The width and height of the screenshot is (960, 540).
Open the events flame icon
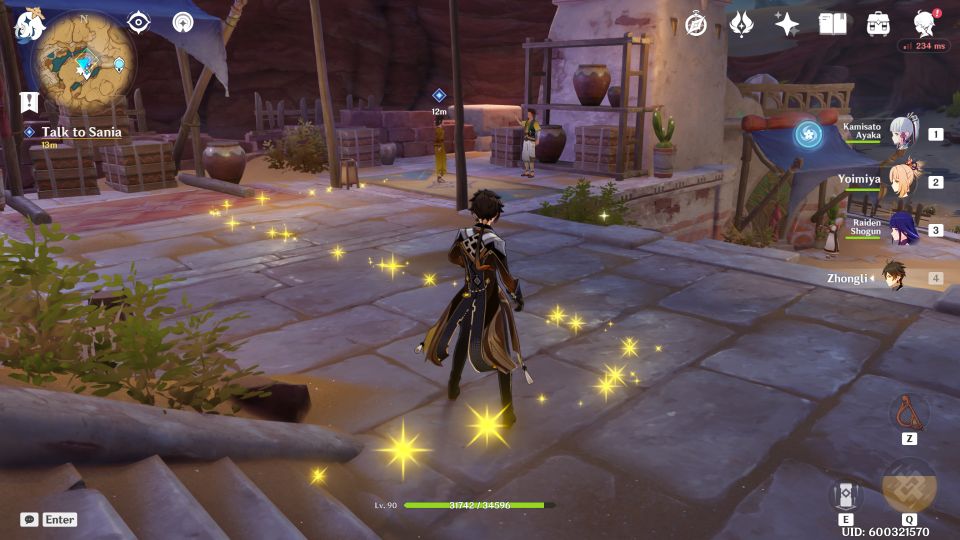(741, 24)
